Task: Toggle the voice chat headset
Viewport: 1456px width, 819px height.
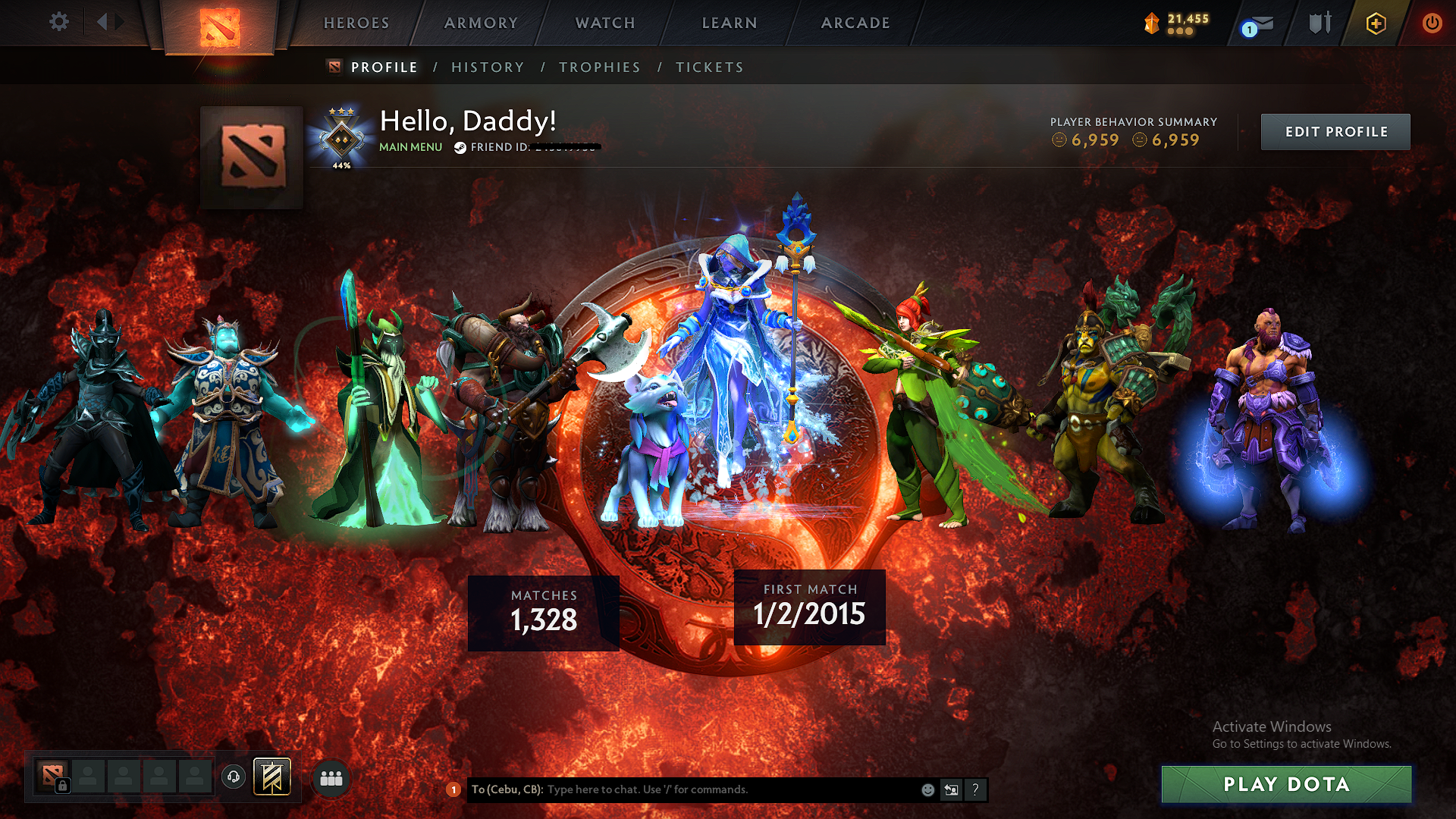Action: tap(234, 777)
